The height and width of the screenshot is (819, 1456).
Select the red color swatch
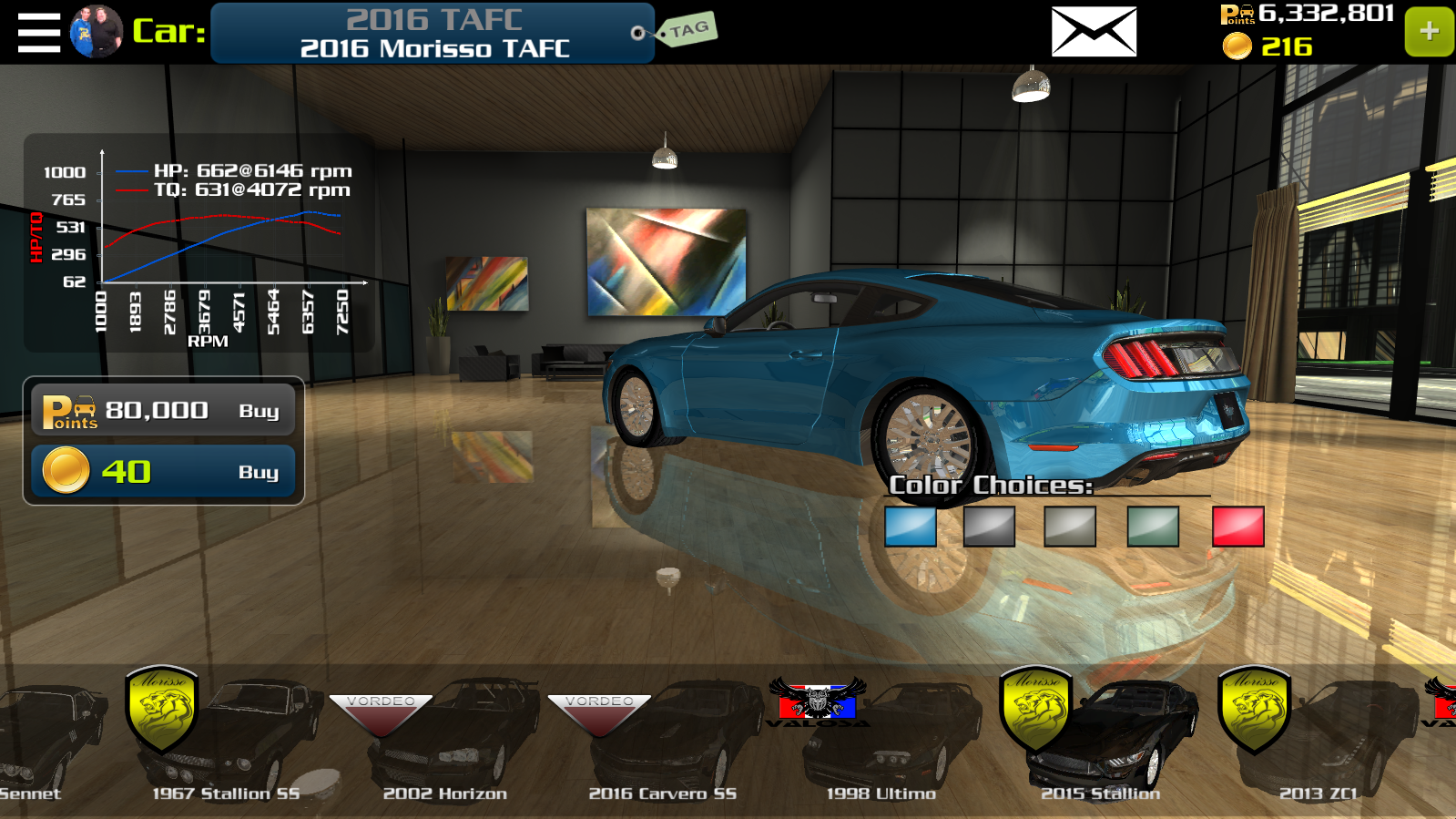click(x=1238, y=527)
